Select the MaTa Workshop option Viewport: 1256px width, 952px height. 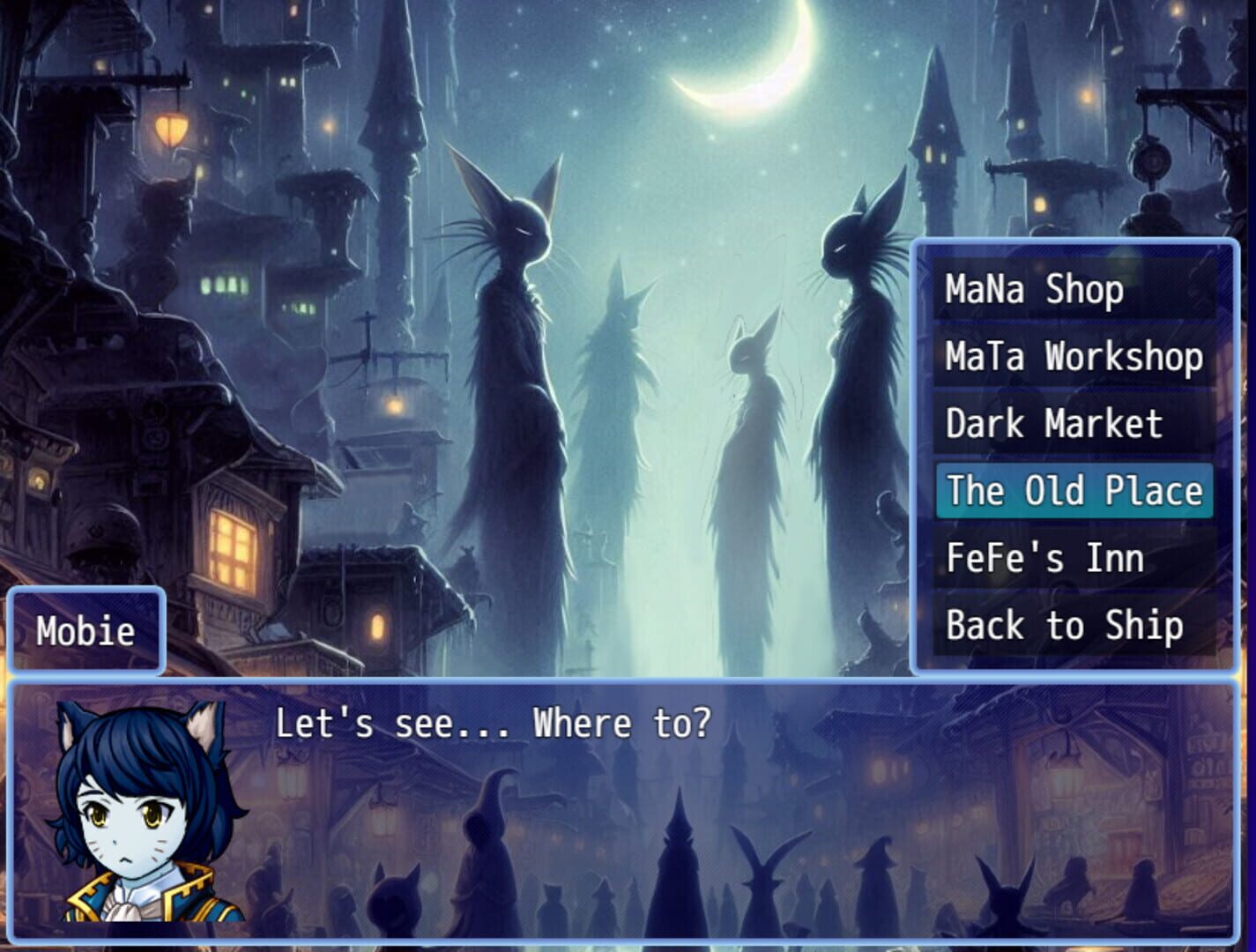1073,356
